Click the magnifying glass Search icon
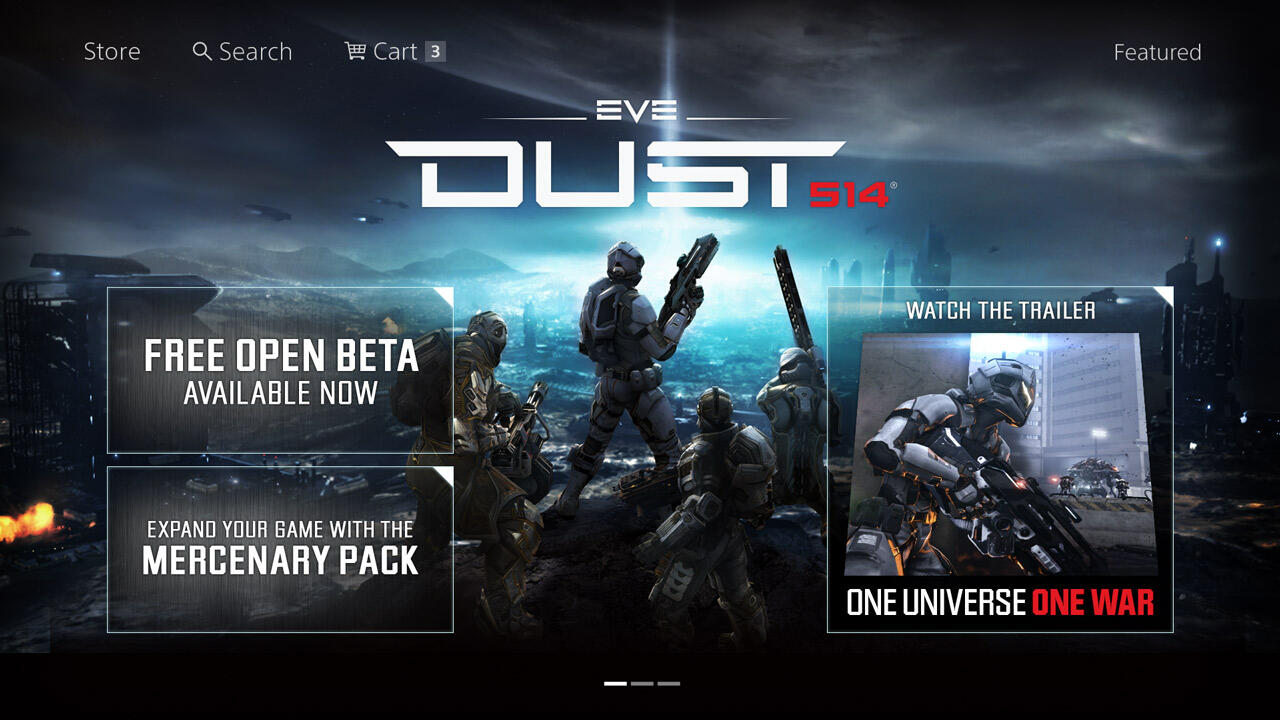 (x=203, y=50)
